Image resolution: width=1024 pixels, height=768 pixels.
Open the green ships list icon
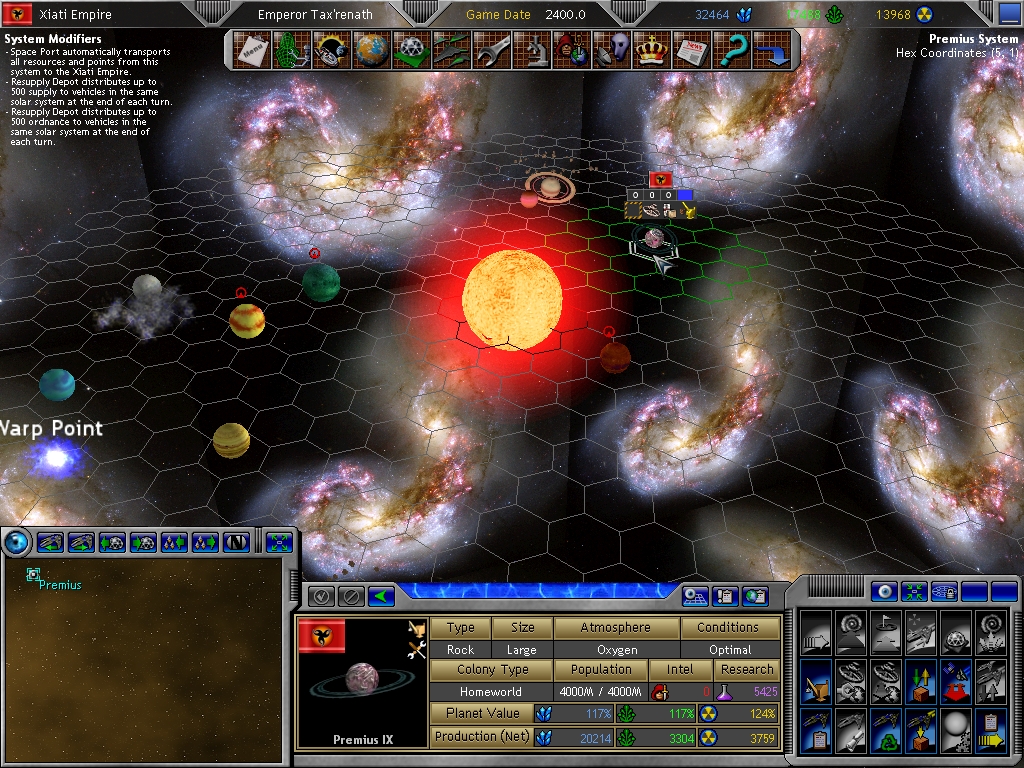click(451, 49)
